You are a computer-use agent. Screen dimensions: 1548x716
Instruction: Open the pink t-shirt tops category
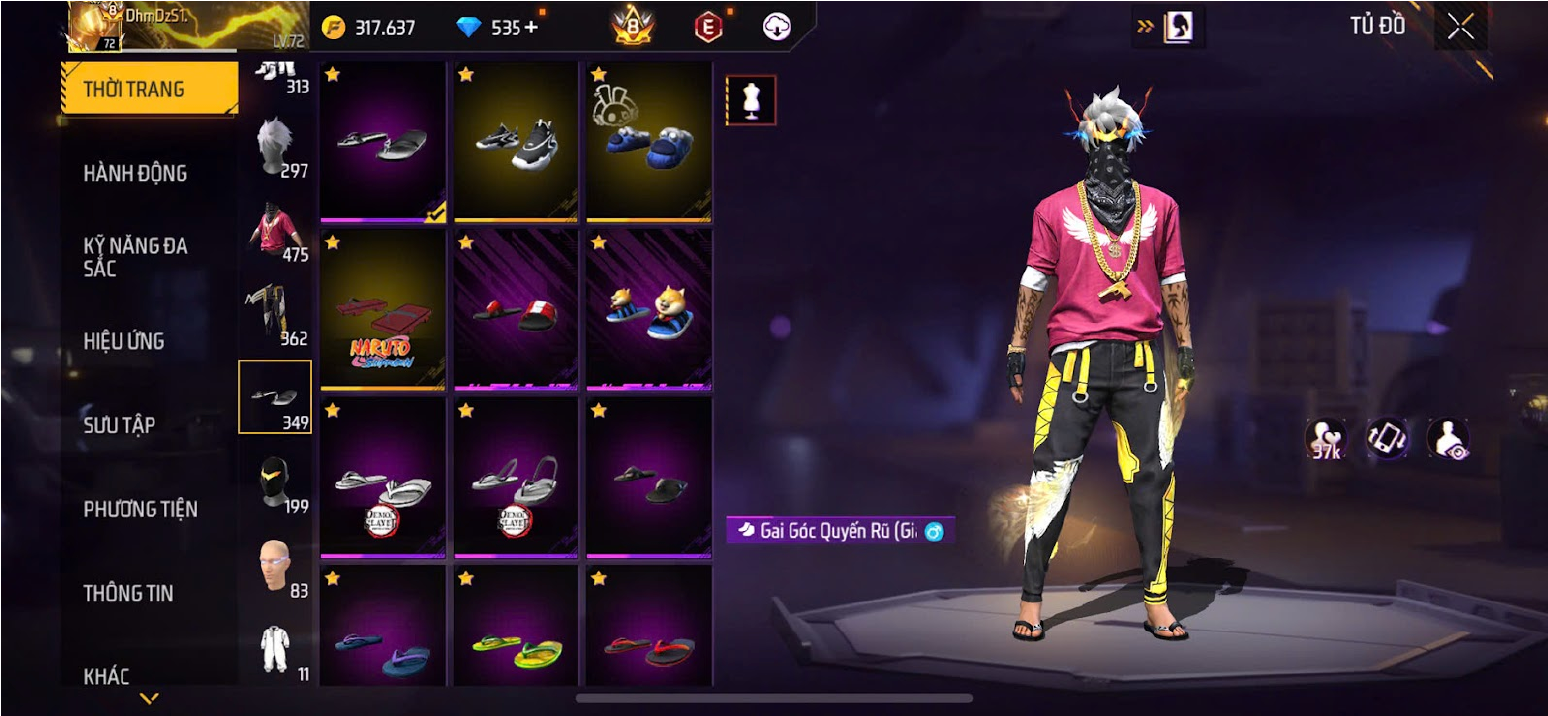pyautogui.click(x=275, y=231)
